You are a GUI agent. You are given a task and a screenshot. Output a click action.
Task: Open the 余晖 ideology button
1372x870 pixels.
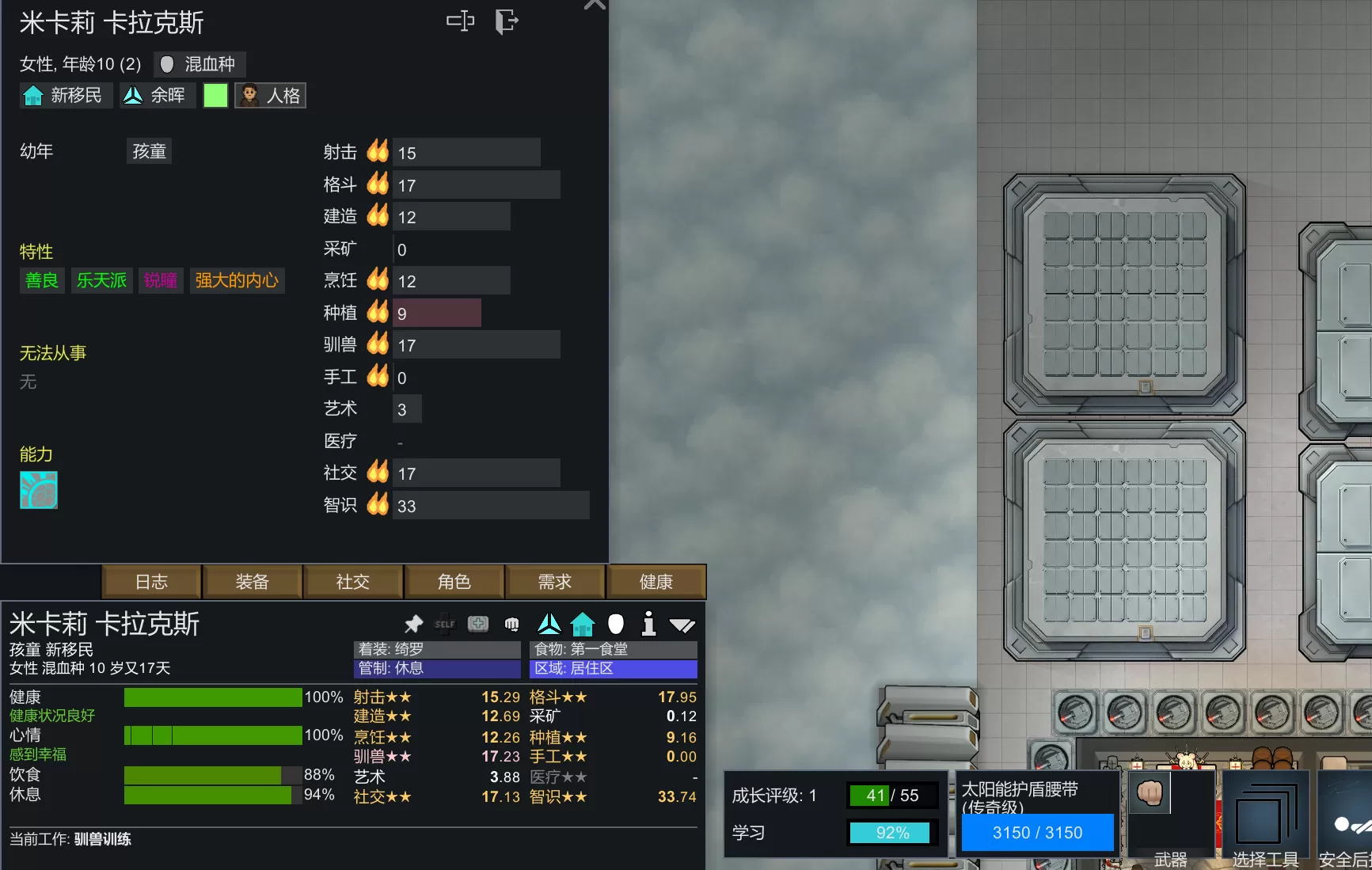pos(157,96)
